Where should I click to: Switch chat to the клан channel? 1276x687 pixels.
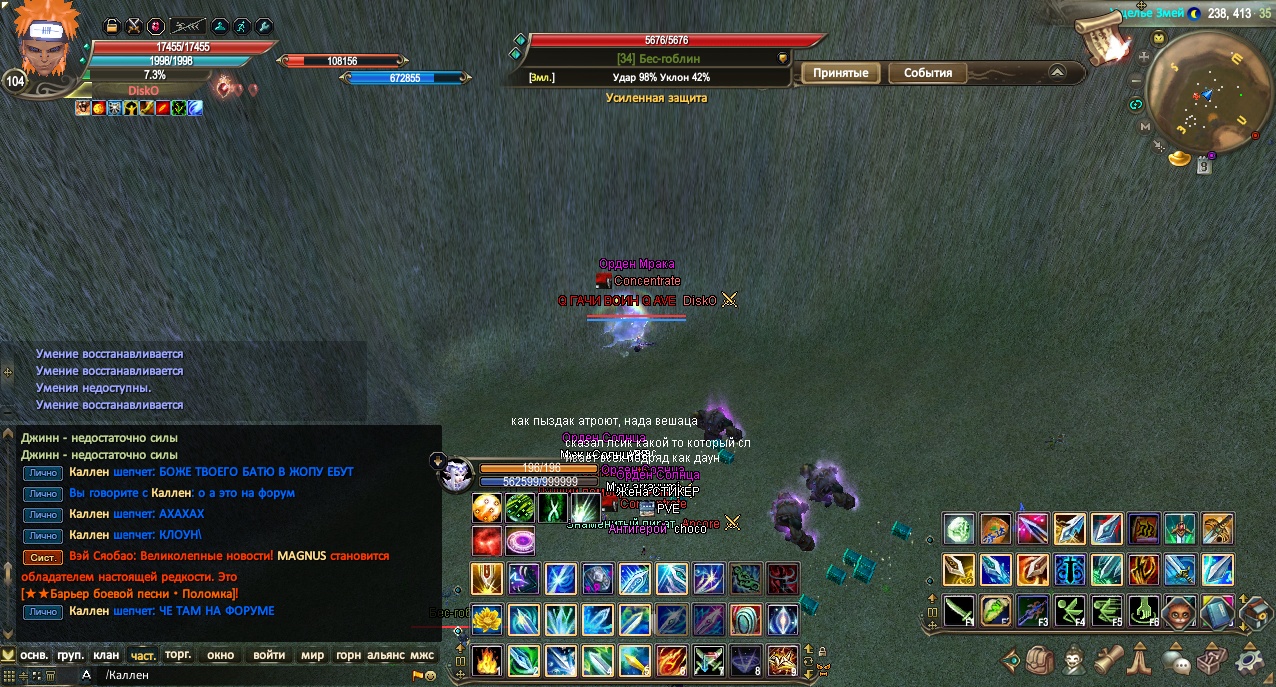coord(106,656)
